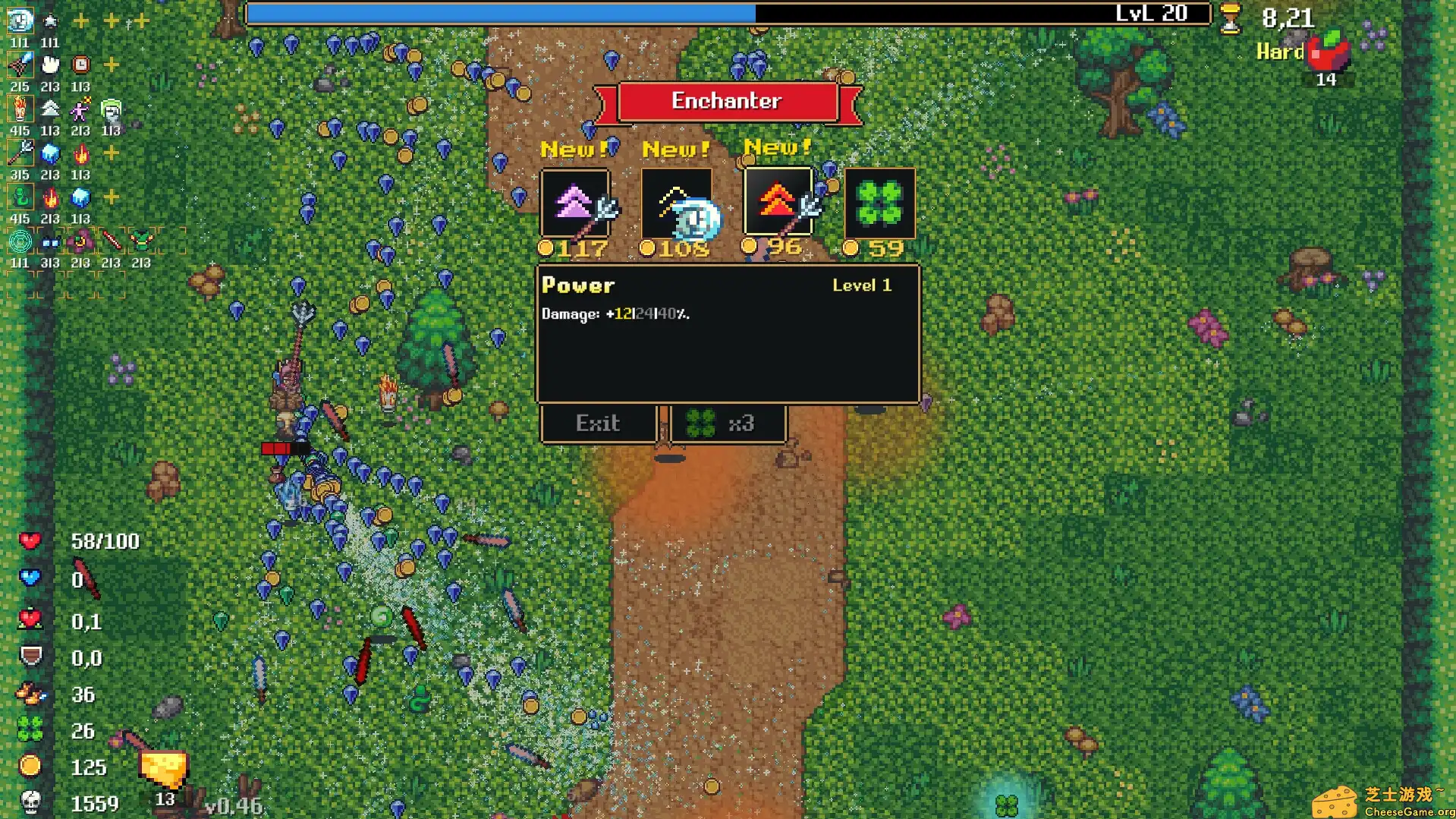Select the purple Power enchant costing 117 gold
The width and height of the screenshot is (1456, 819).
coord(574,205)
